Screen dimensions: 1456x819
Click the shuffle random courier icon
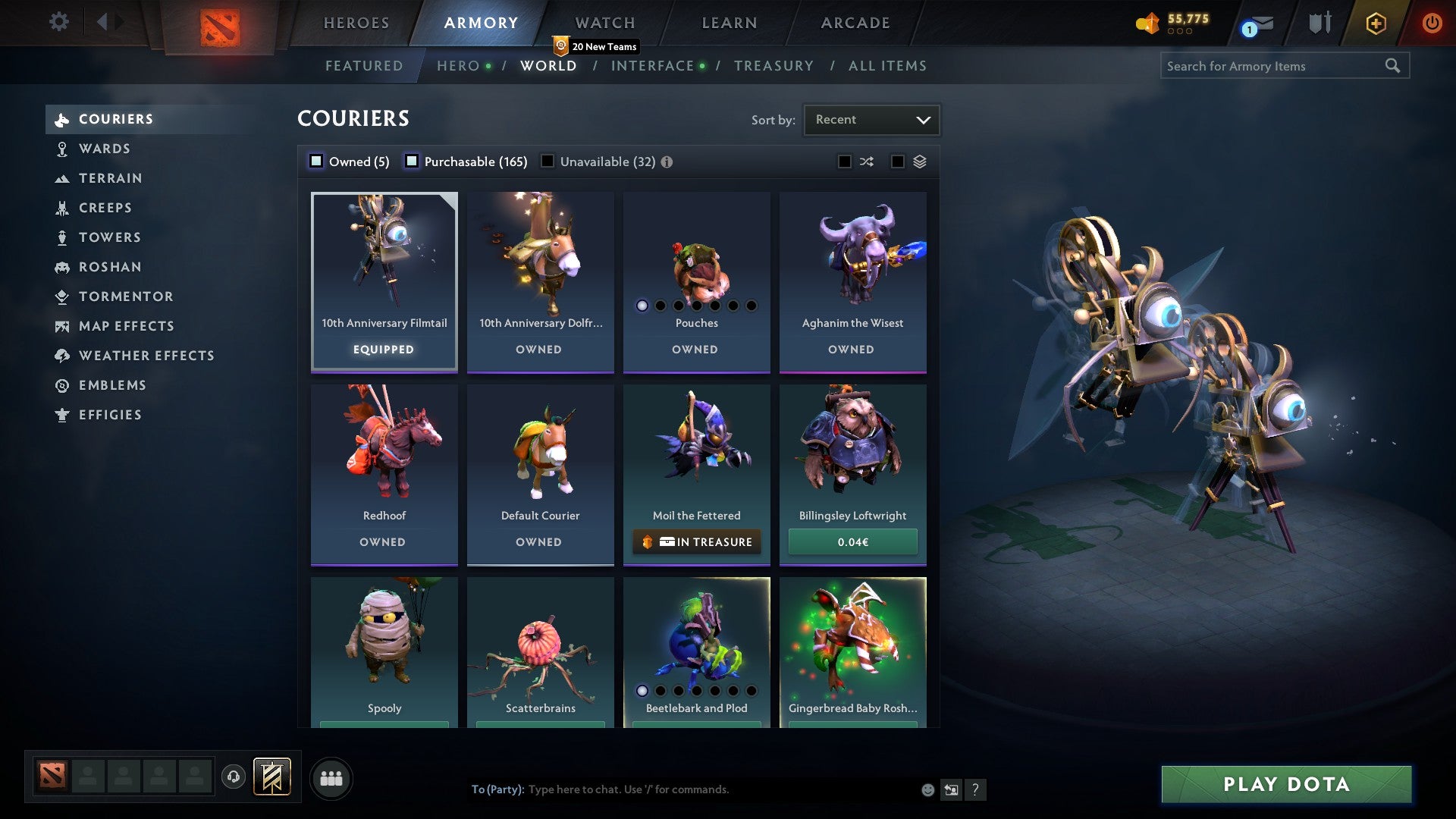[x=866, y=161]
